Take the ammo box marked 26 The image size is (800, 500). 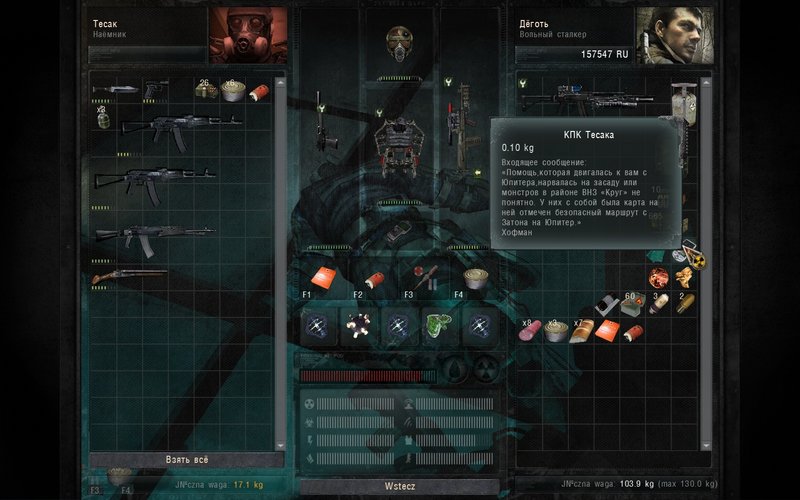point(208,91)
